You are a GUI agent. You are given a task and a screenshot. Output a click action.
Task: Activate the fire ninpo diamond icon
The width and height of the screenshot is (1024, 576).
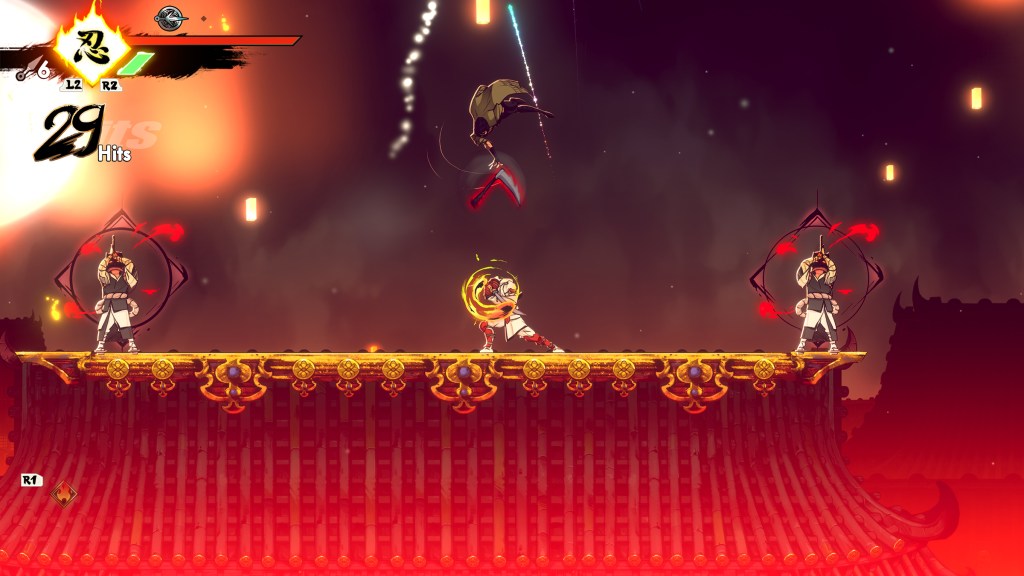(x=65, y=494)
